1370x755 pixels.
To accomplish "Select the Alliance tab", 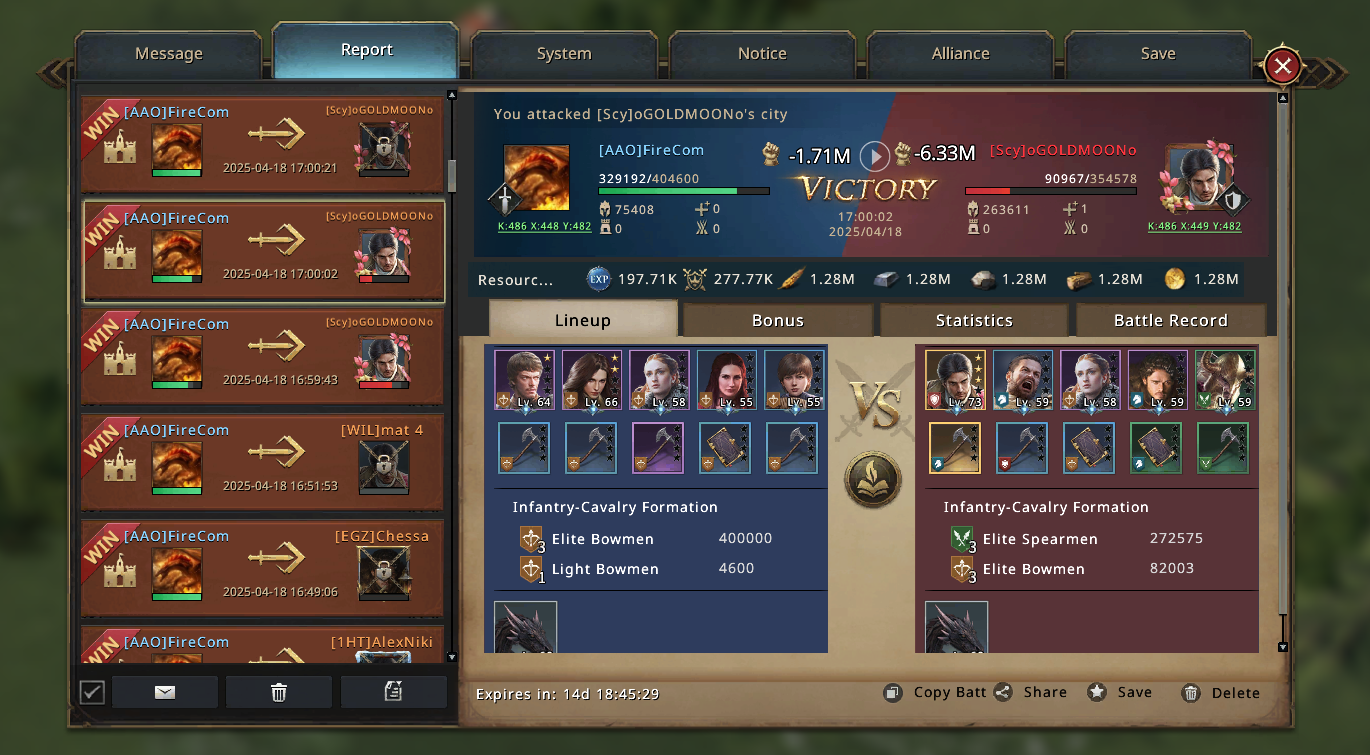I will pos(960,54).
